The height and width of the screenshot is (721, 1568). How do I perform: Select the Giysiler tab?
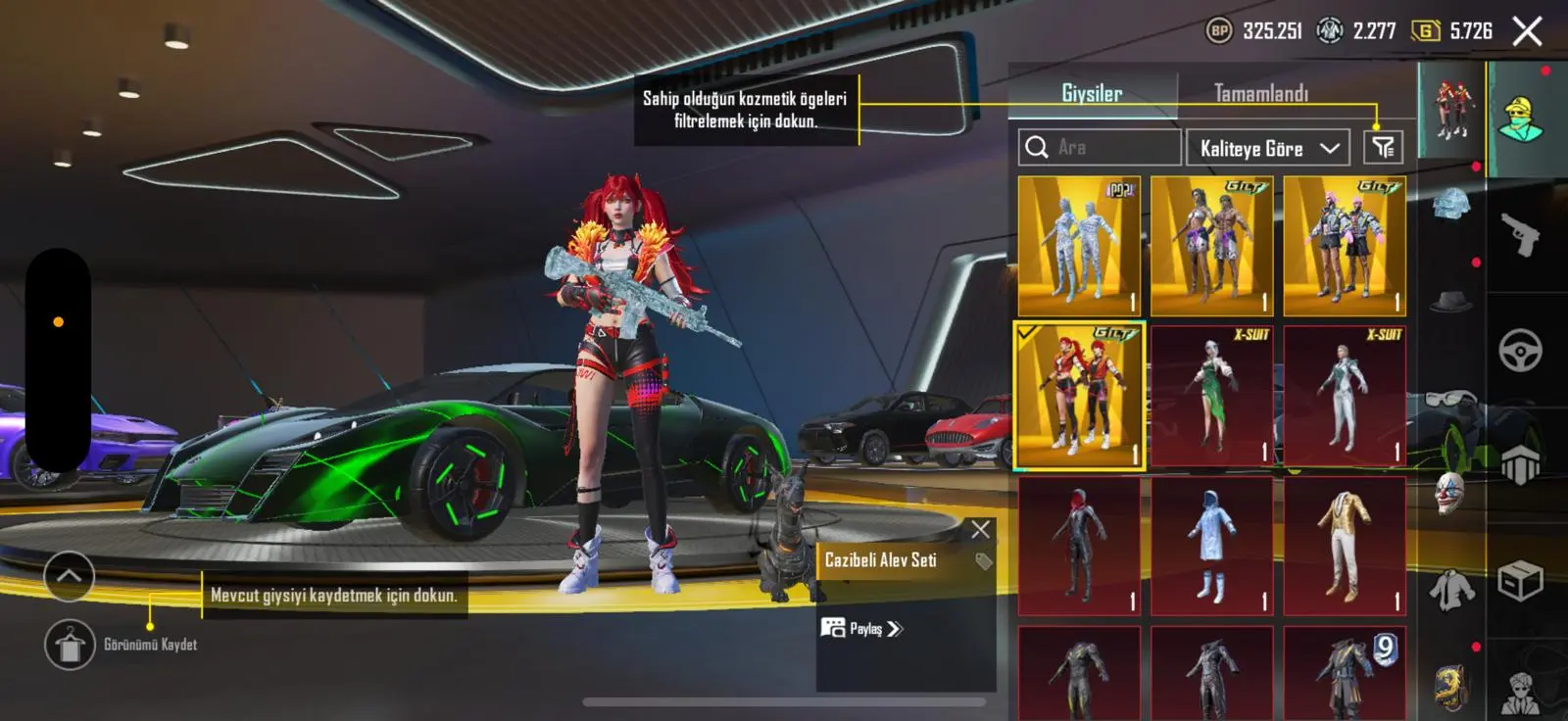1092,93
